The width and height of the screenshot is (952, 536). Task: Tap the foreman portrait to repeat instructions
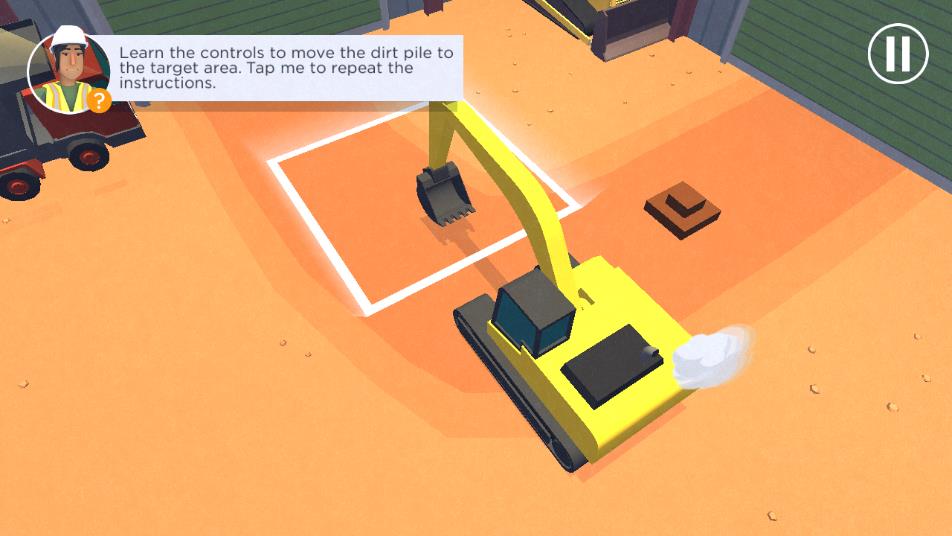click(x=68, y=72)
